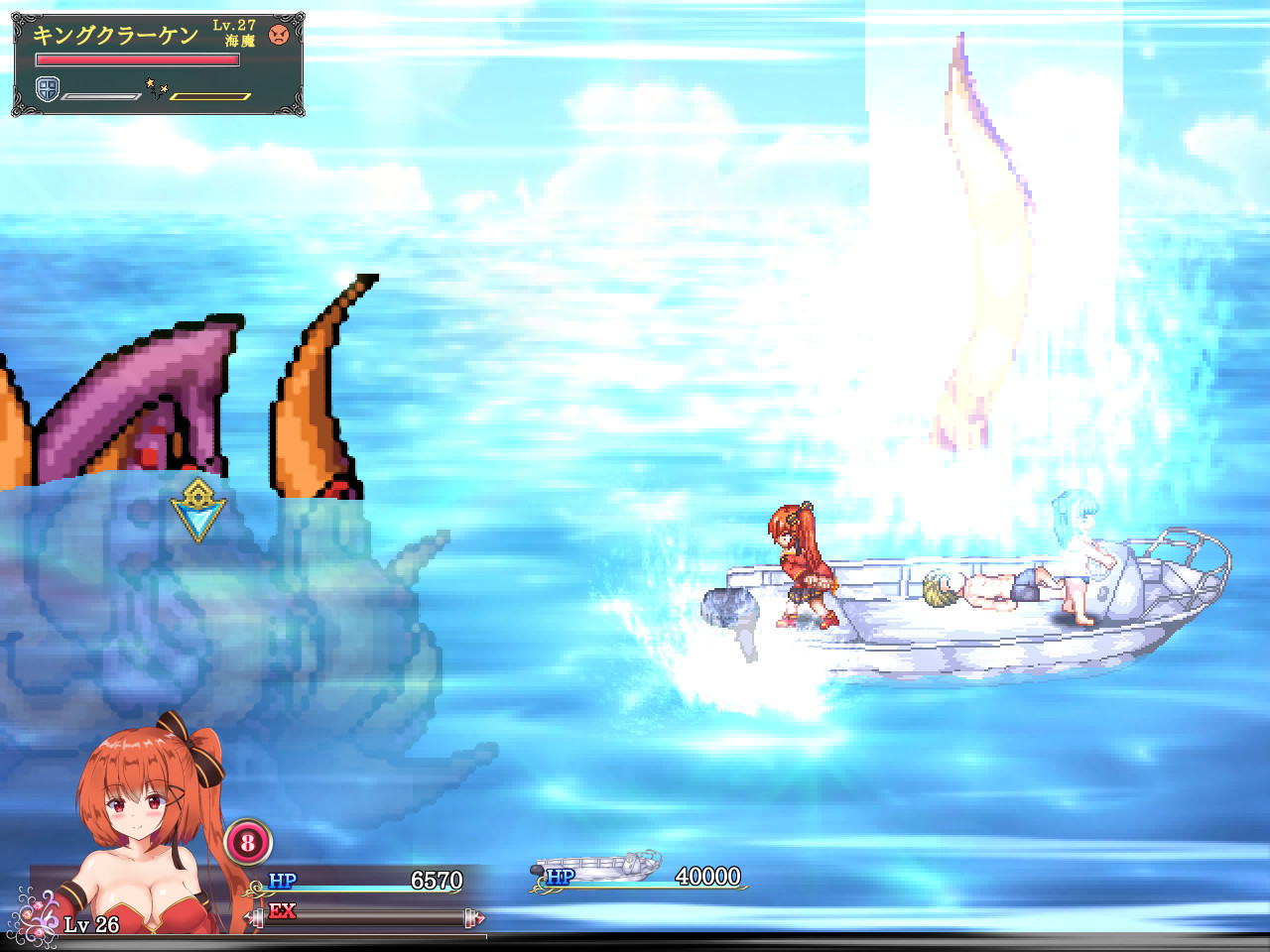Click the HP label on the boat's gauge
Viewport: 1270px width, 952px height.
coord(562,877)
